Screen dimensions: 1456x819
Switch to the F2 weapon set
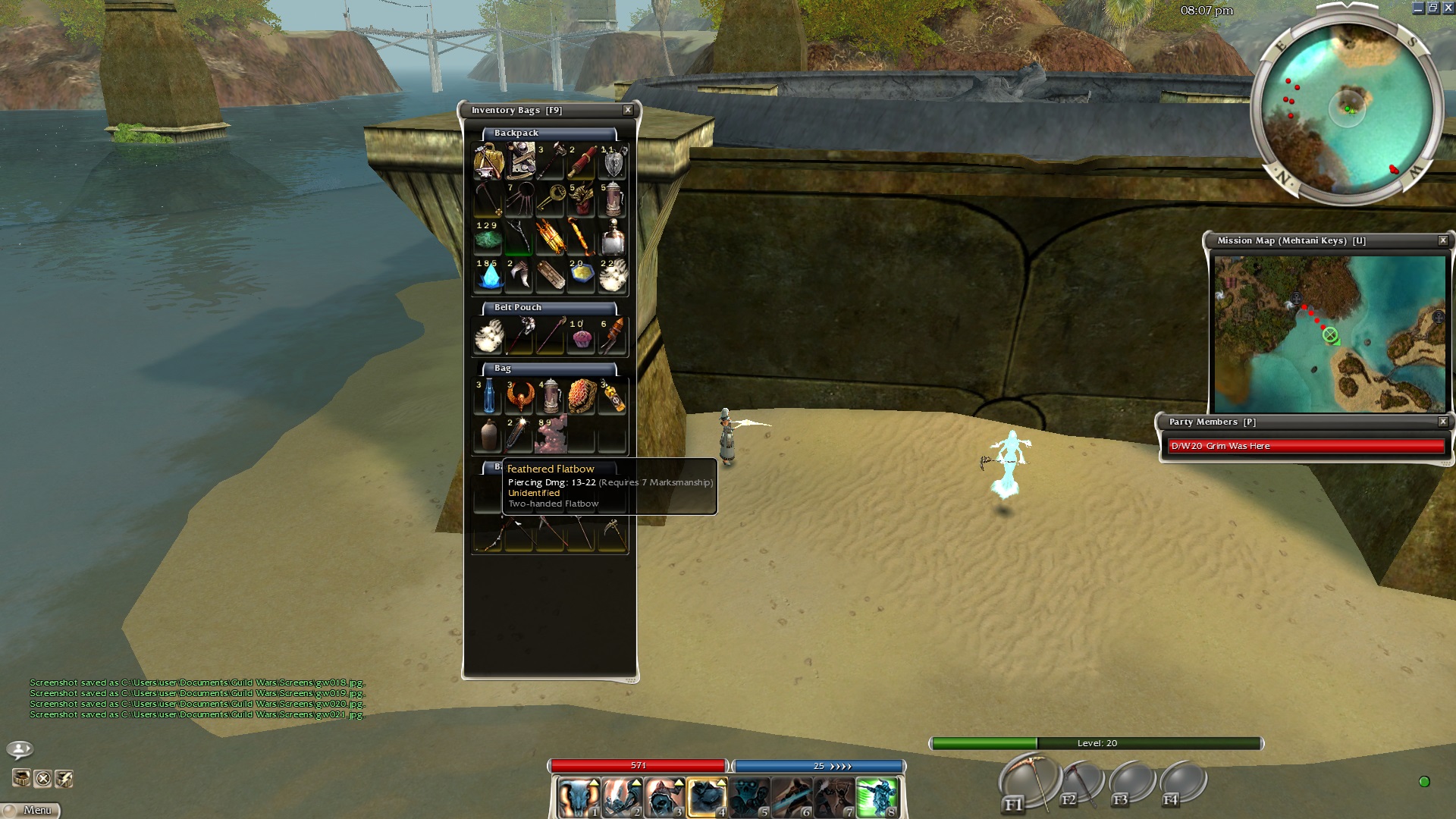(1081, 783)
